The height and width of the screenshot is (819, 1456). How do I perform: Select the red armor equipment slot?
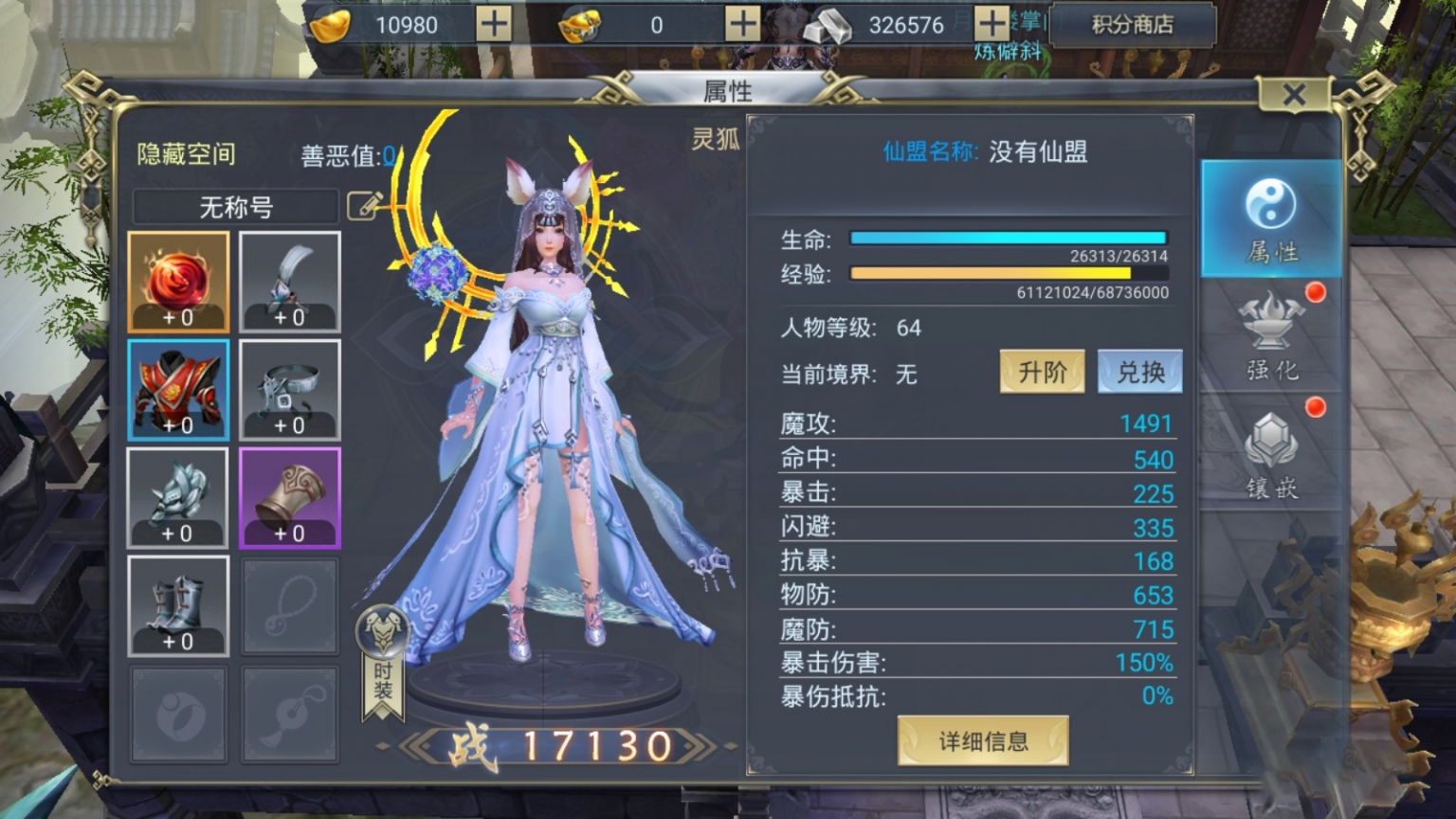click(x=178, y=389)
